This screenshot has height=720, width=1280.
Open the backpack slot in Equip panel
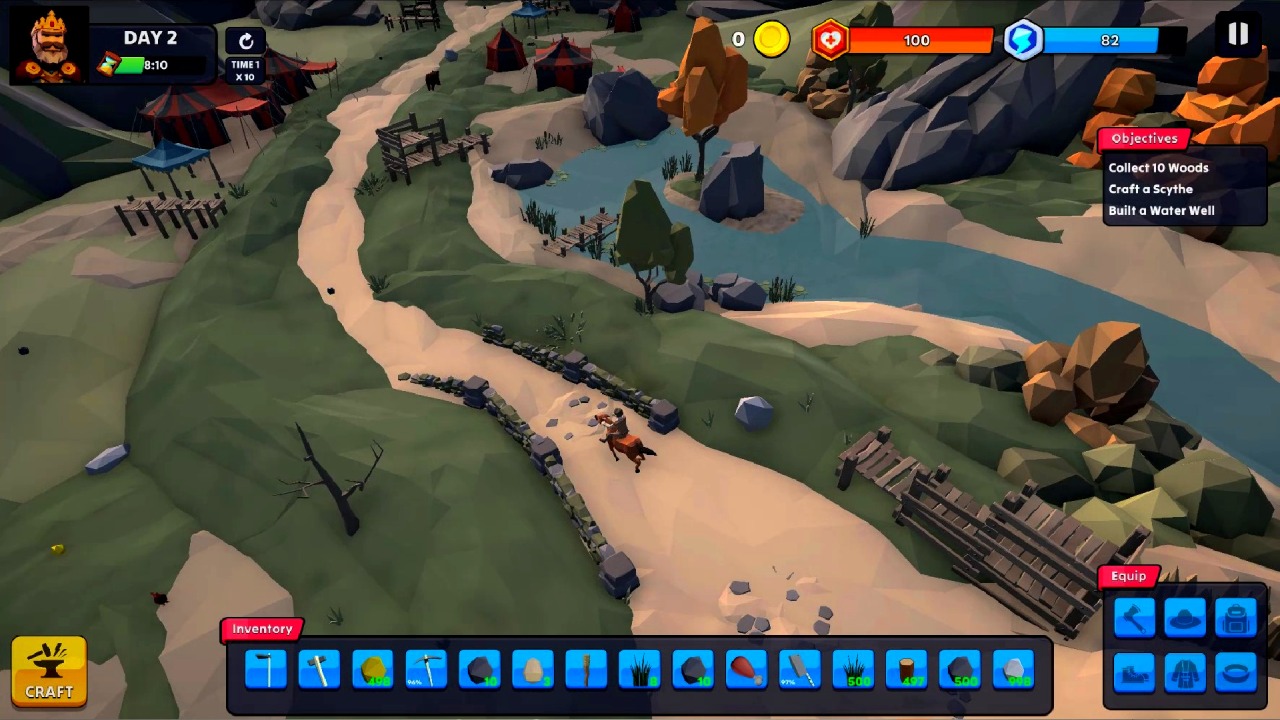1236,617
